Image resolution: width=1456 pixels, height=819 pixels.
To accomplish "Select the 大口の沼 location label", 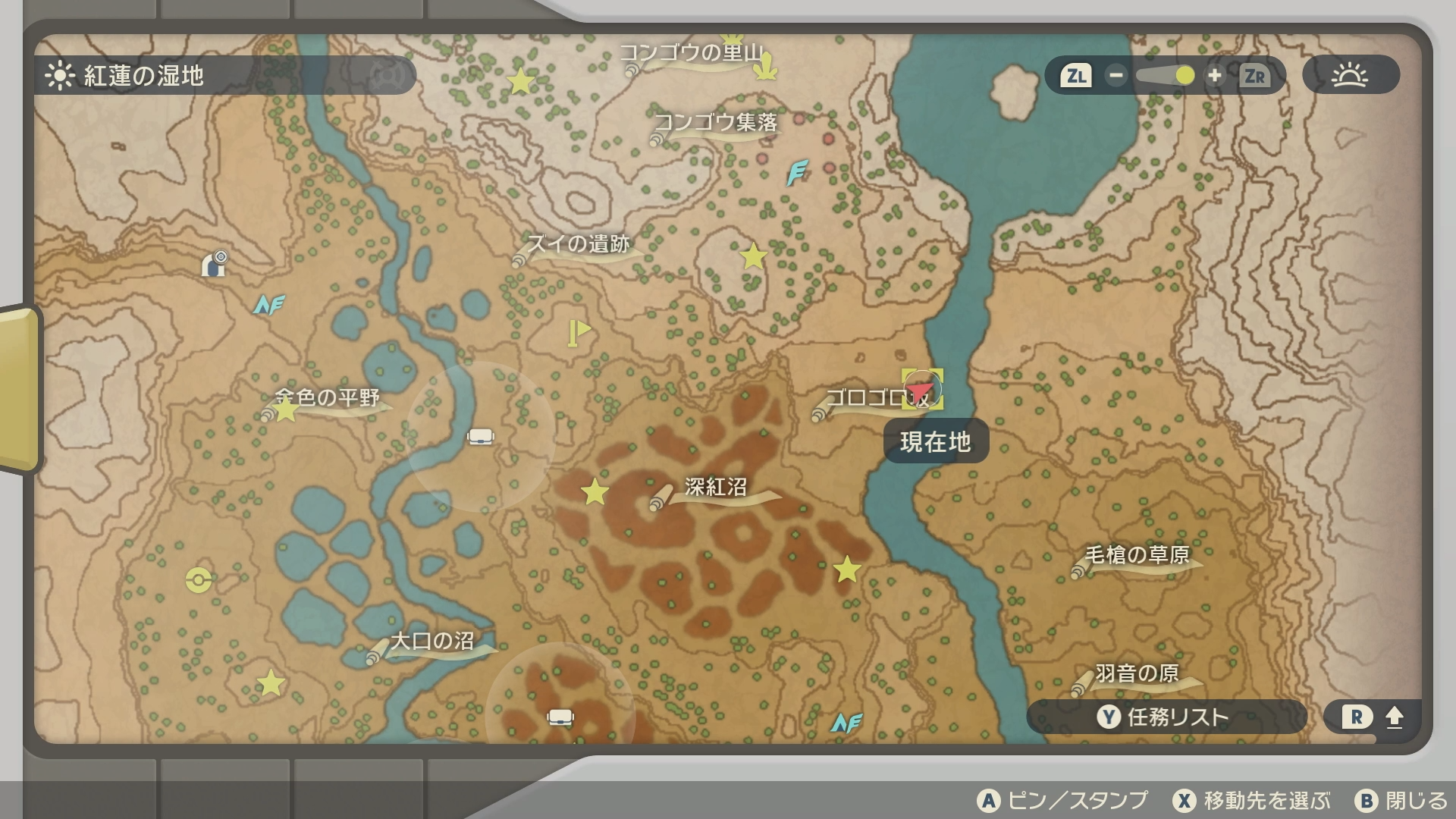I will [431, 642].
